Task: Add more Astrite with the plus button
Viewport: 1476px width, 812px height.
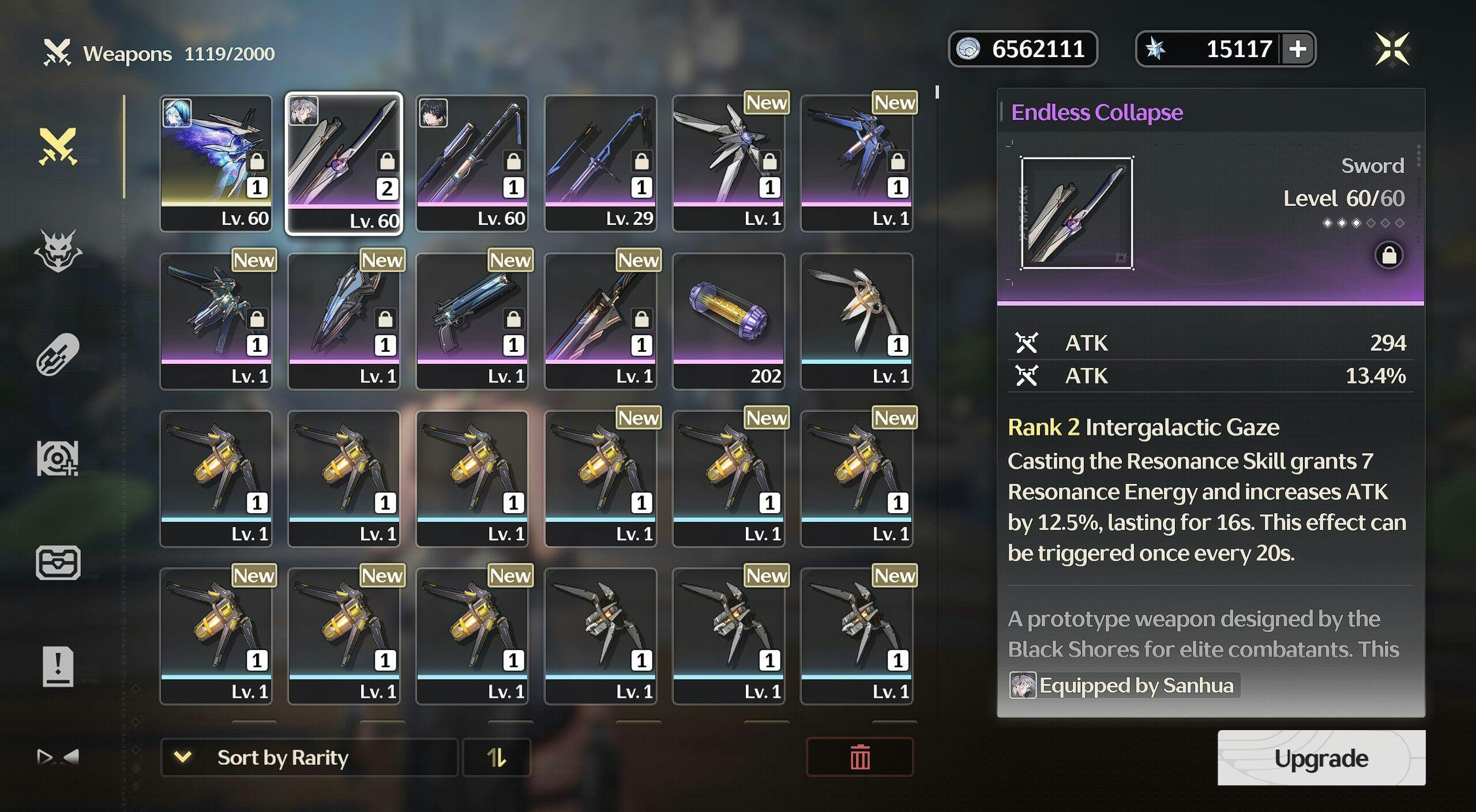Action: [1298, 49]
